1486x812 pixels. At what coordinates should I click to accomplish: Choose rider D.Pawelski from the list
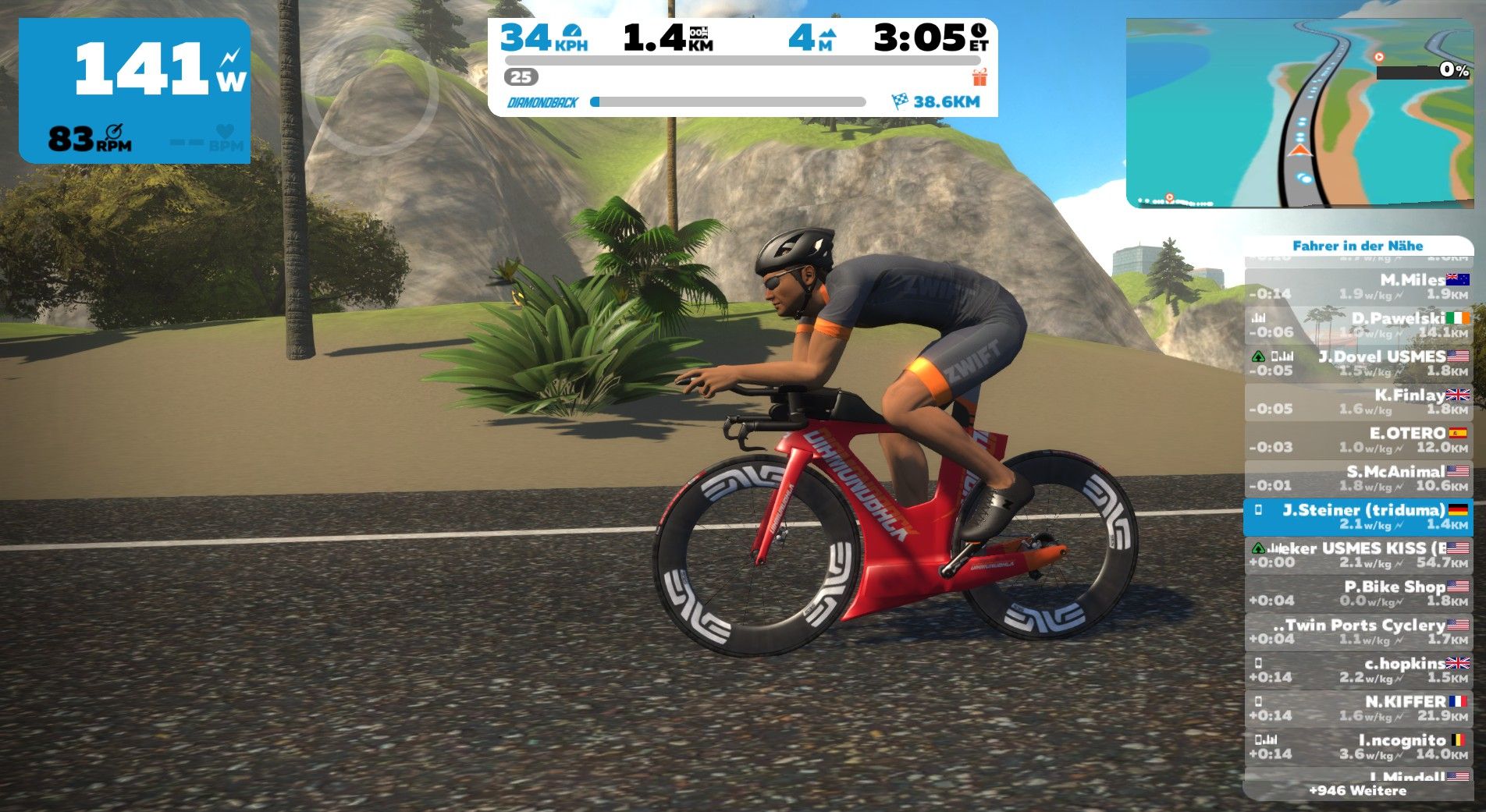1358,324
